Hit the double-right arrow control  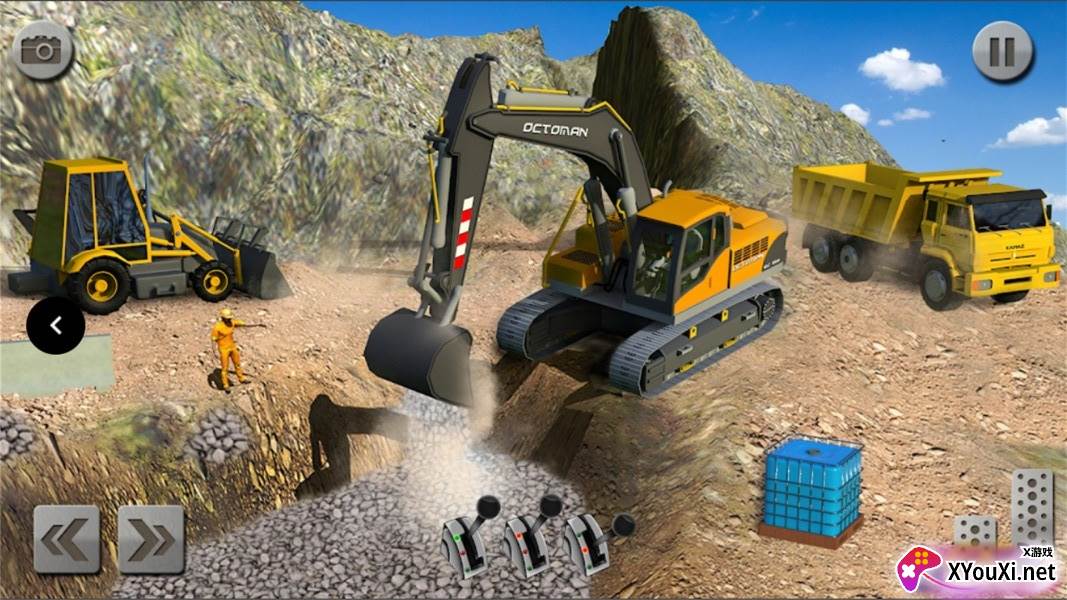(x=151, y=539)
